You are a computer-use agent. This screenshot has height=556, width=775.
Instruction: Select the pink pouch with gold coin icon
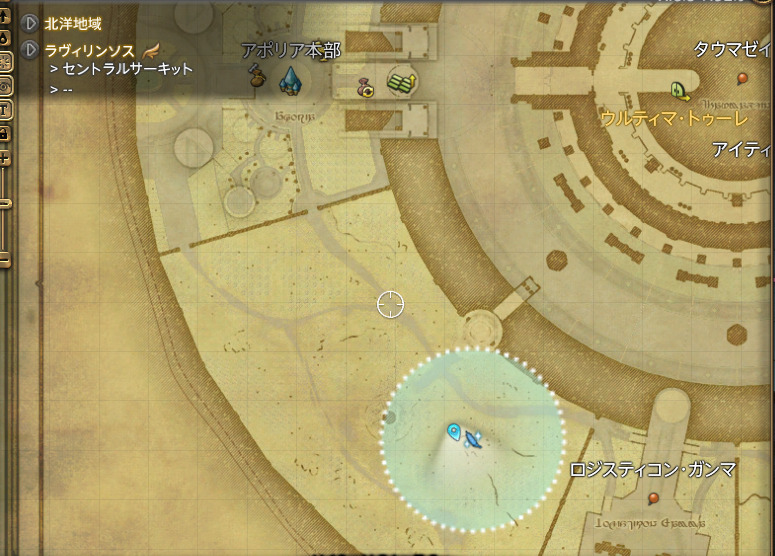pos(367,88)
